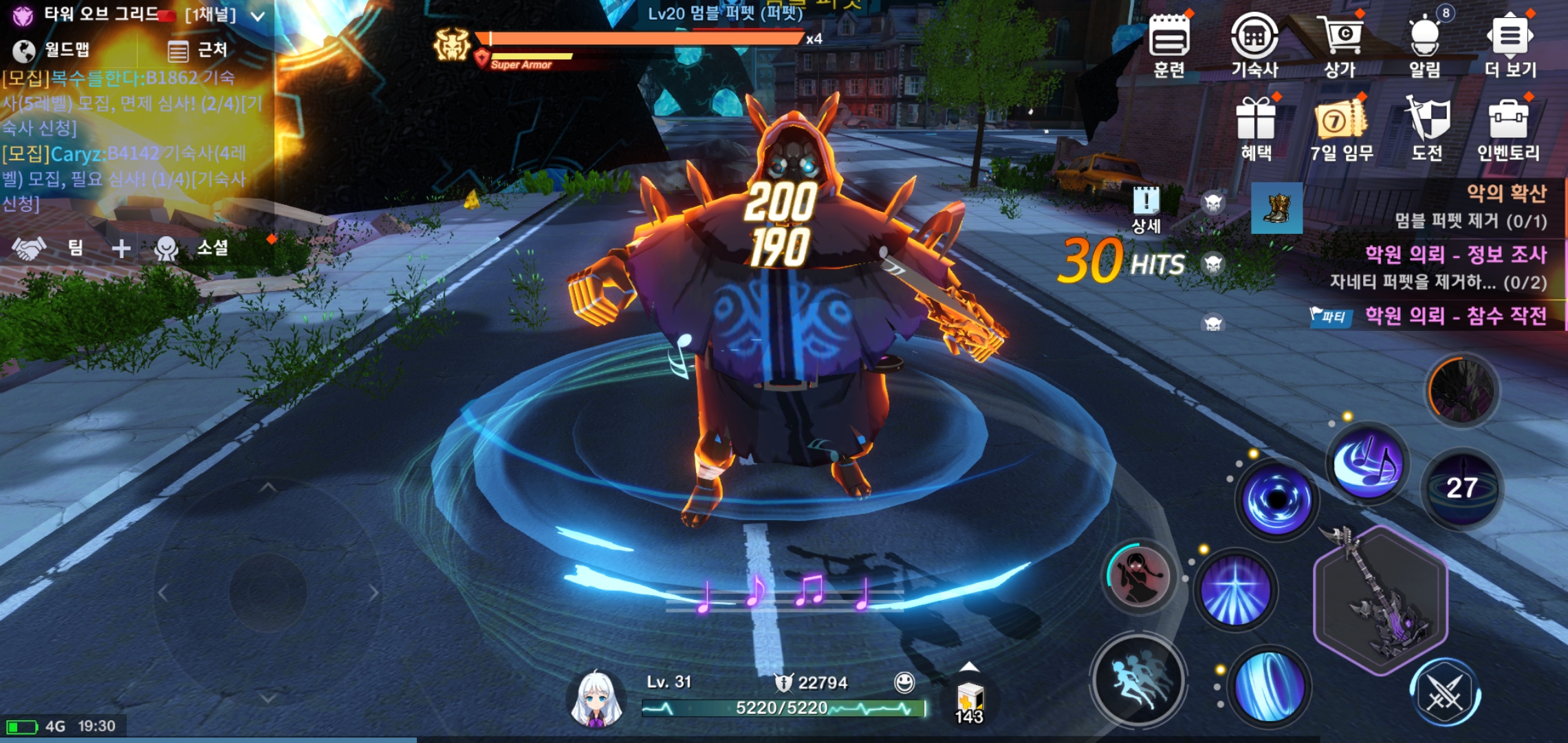Screen dimensions: 1568x743
Task: Open the 7일 임무 seven-day mission
Action: coord(1341,127)
